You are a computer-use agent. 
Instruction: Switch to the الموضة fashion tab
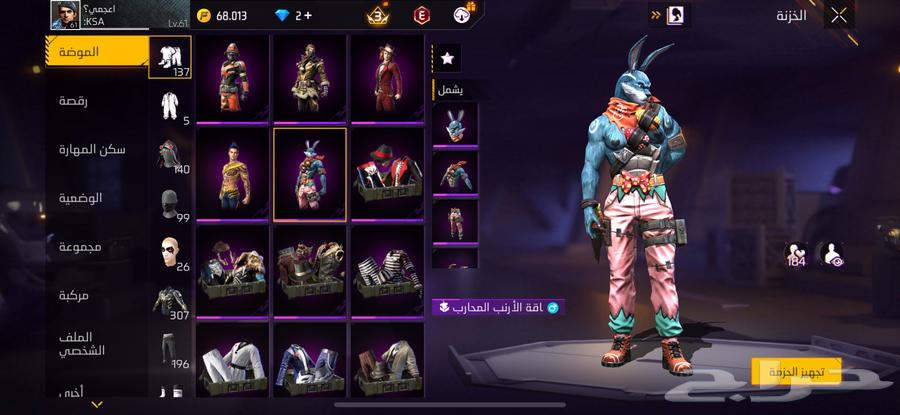click(x=98, y=51)
